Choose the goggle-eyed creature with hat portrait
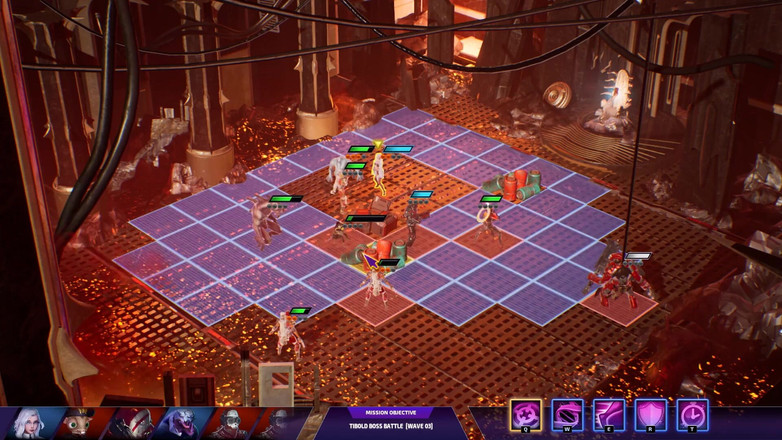Viewport: 782px width, 440px height. pyautogui.click(x=78, y=423)
